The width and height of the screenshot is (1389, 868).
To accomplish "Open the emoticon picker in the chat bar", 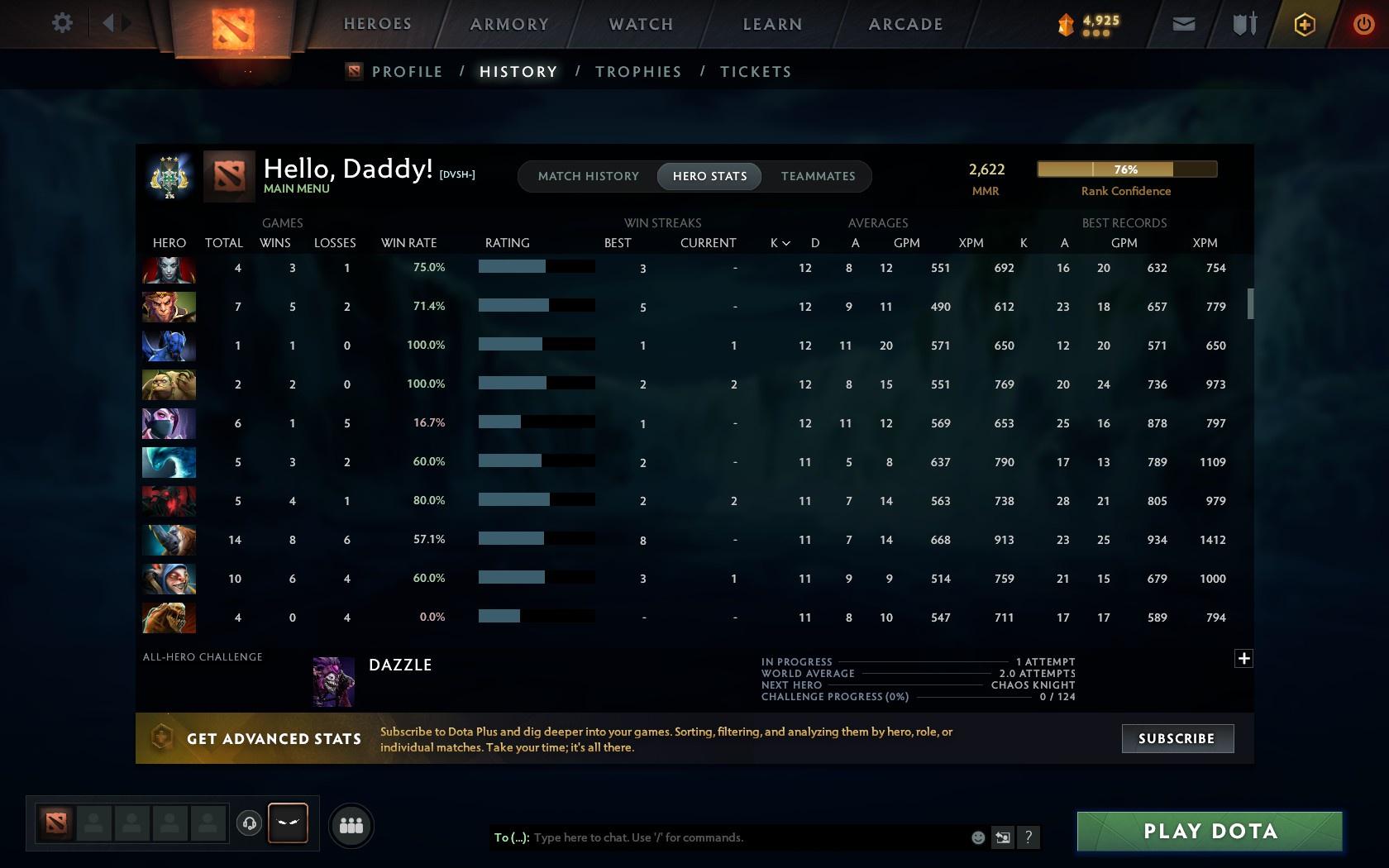I will tap(978, 837).
